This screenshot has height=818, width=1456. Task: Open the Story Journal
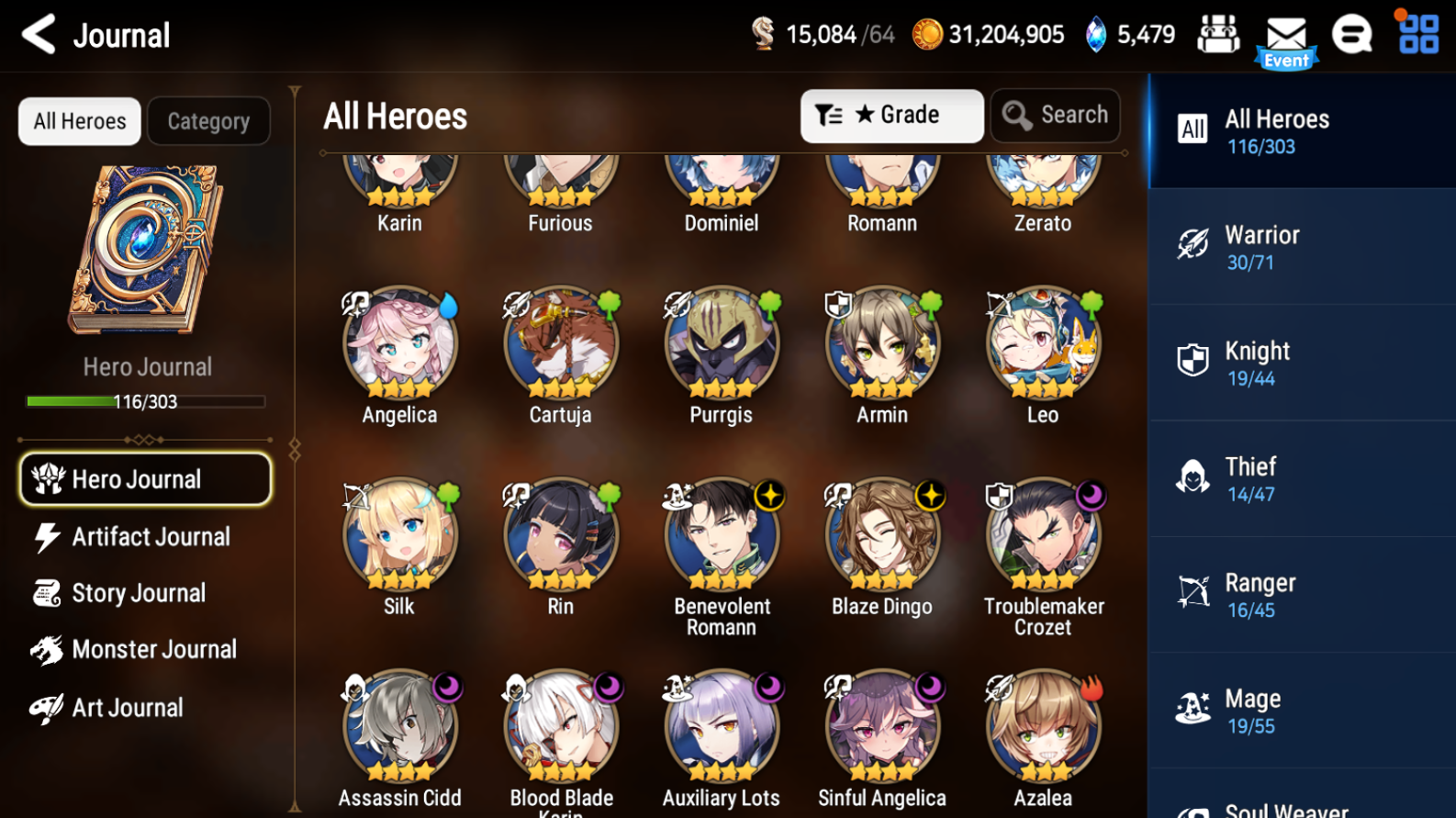pos(138,593)
